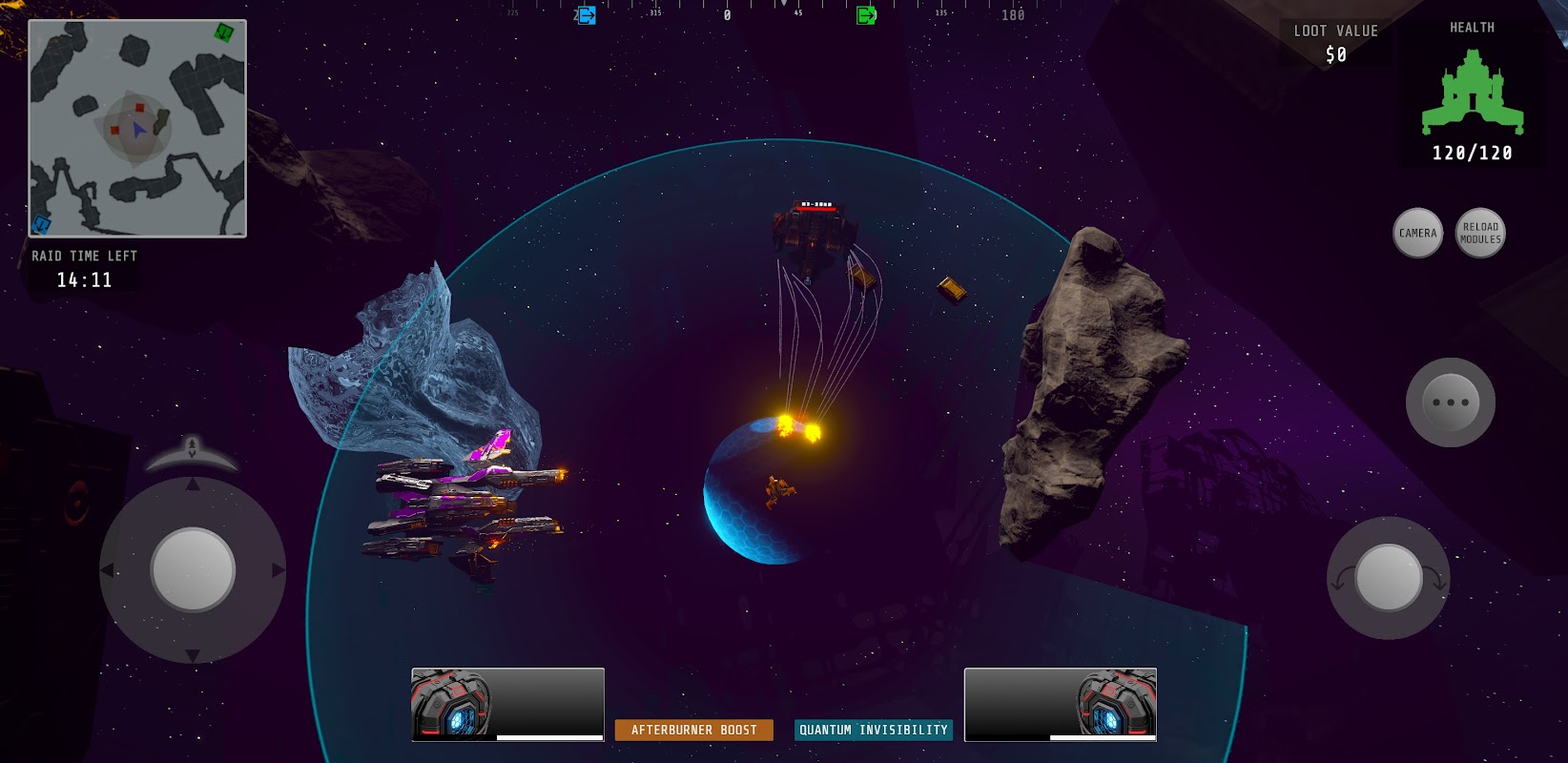Select the green exit marker on the compass
The width and height of the screenshot is (1568, 763).
pos(866,15)
